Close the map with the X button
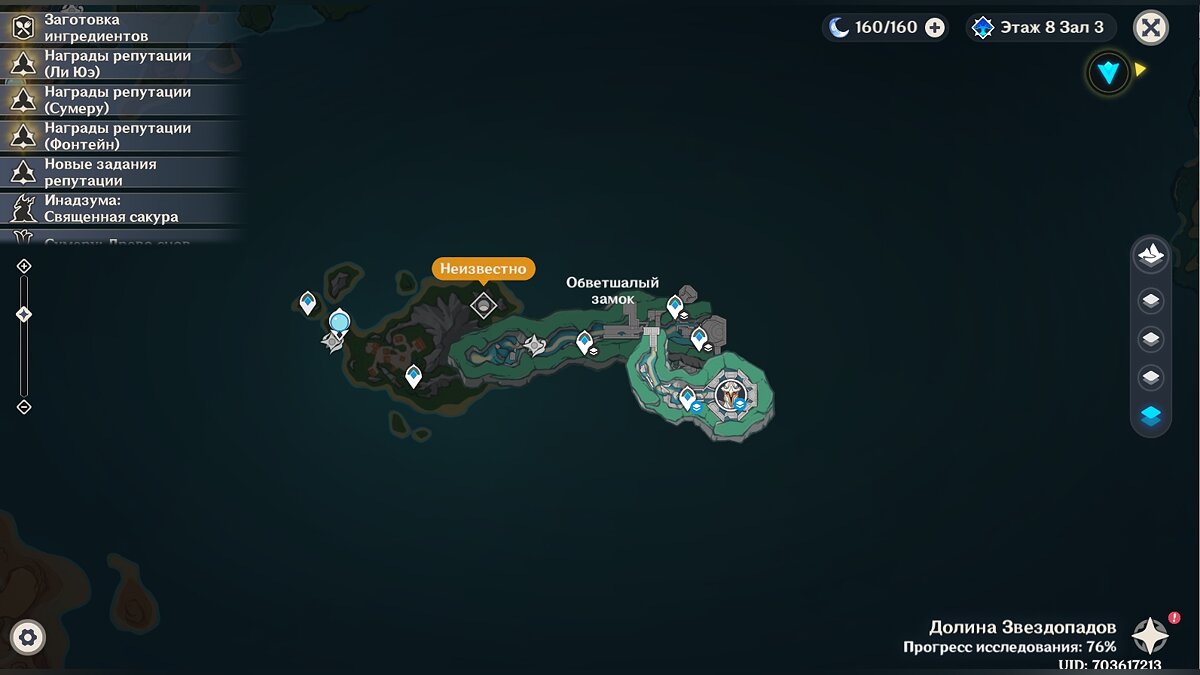1200x675 pixels. point(1151,28)
